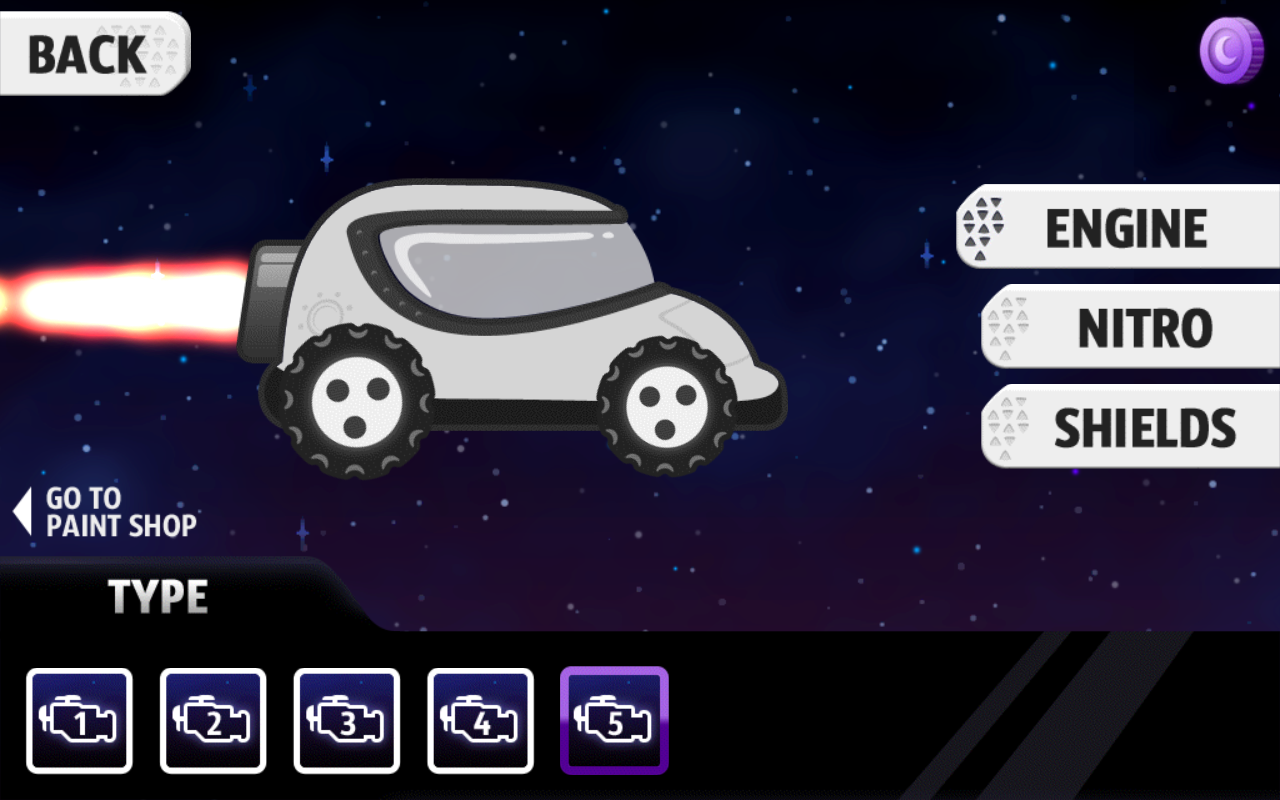
Task: Click the purple coin icon
Action: (x=1231, y=49)
